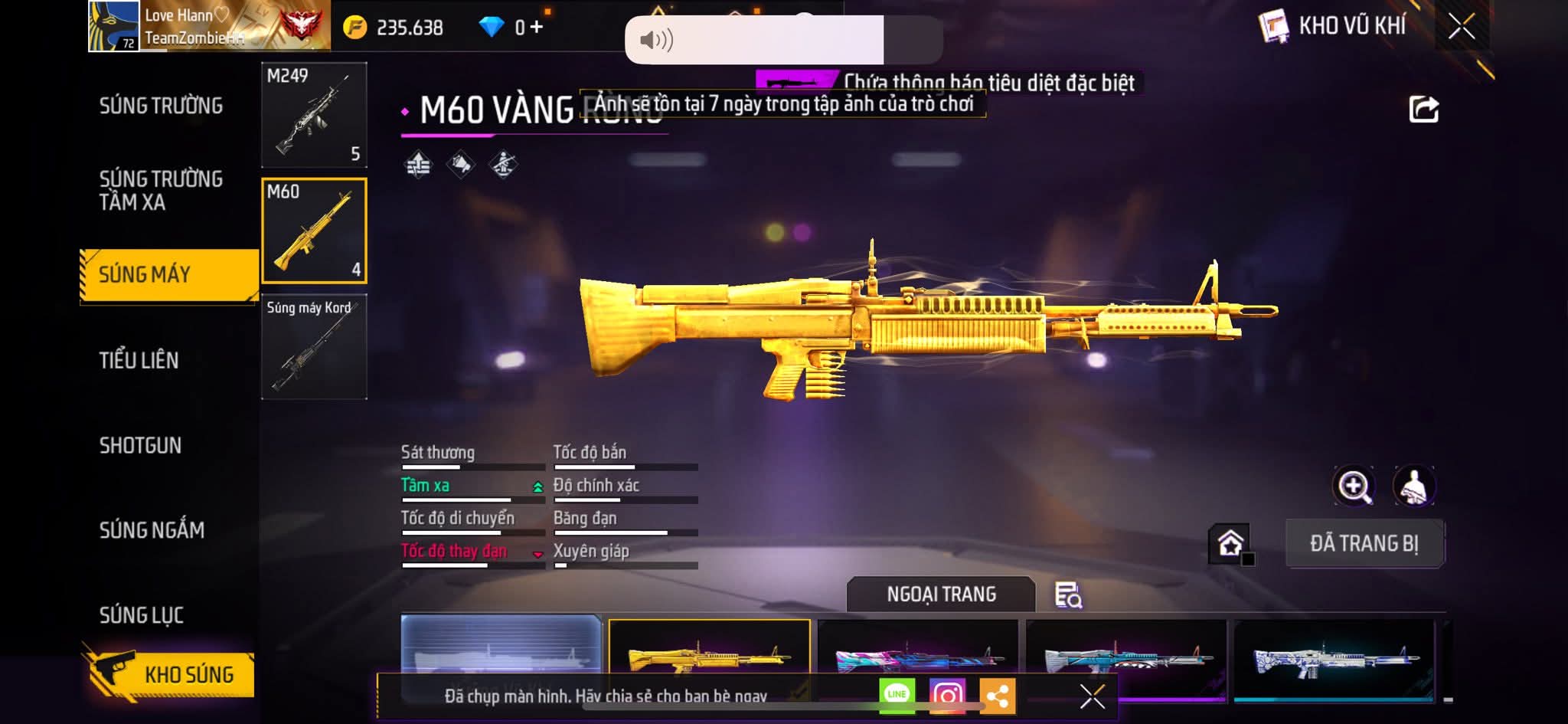Zoom in on weapon with magnifier button

coord(1354,486)
